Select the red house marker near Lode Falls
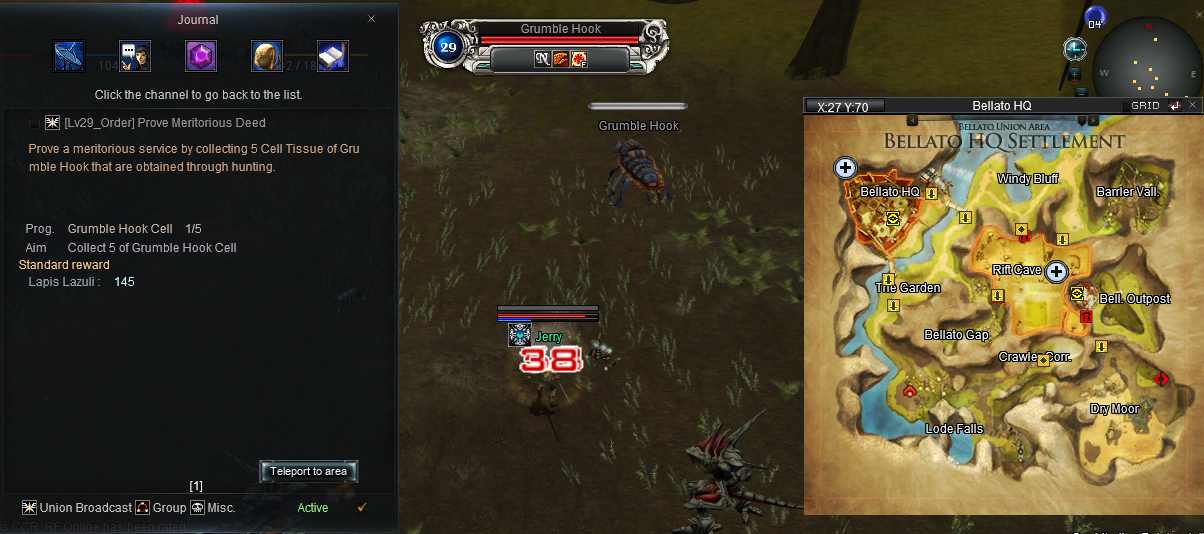The height and width of the screenshot is (534, 1204). click(x=909, y=391)
